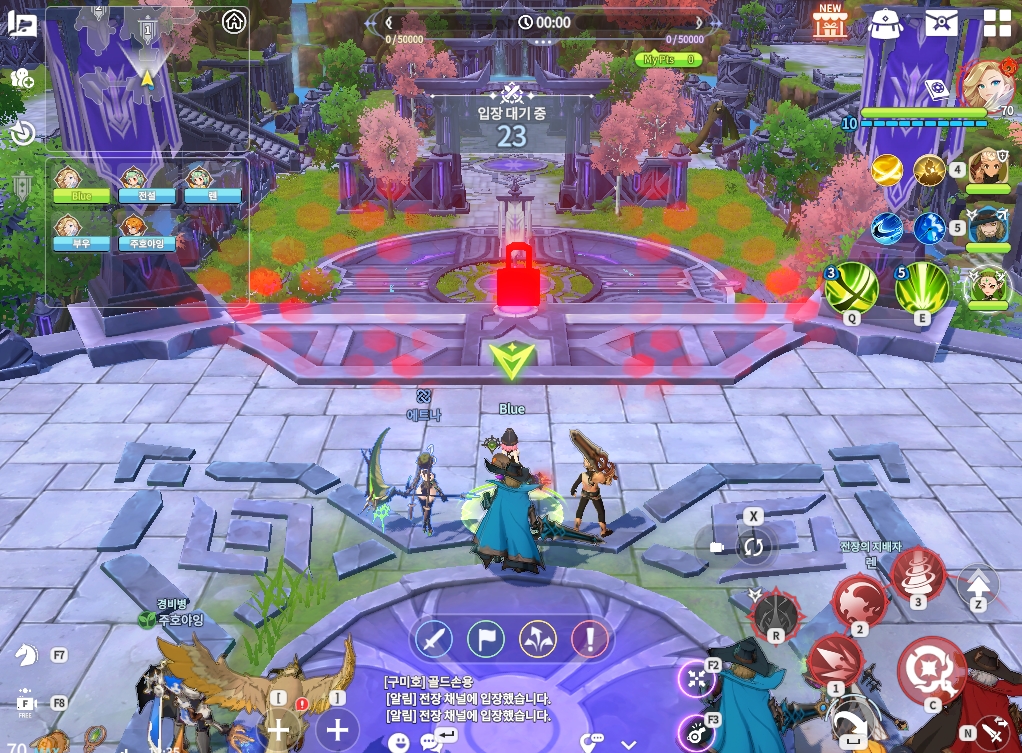Use the blue crescent slash skill
The width and height of the screenshot is (1022, 753).
tap(887, 229)
